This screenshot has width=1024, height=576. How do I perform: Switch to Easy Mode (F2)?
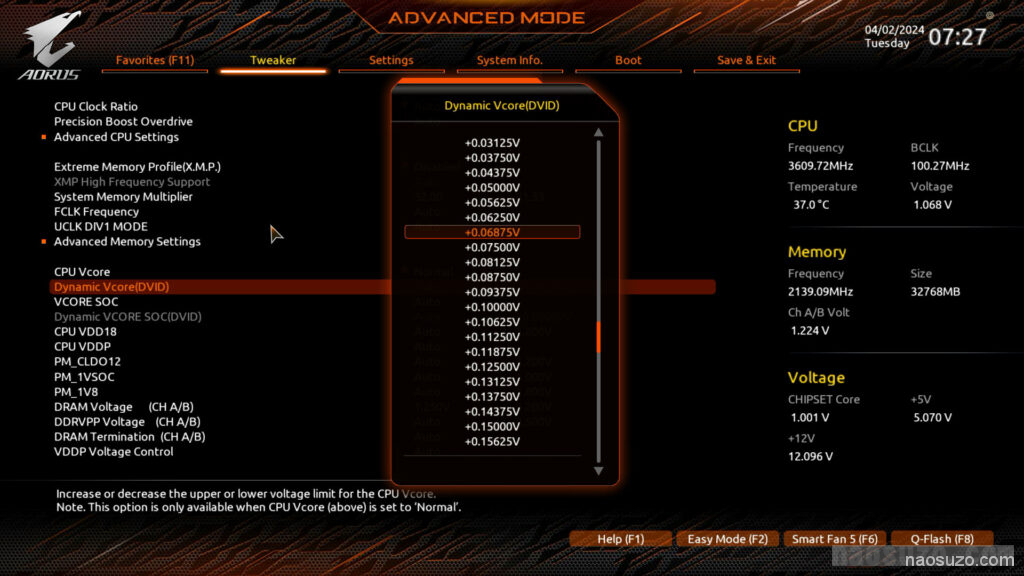tap(727, 539)
